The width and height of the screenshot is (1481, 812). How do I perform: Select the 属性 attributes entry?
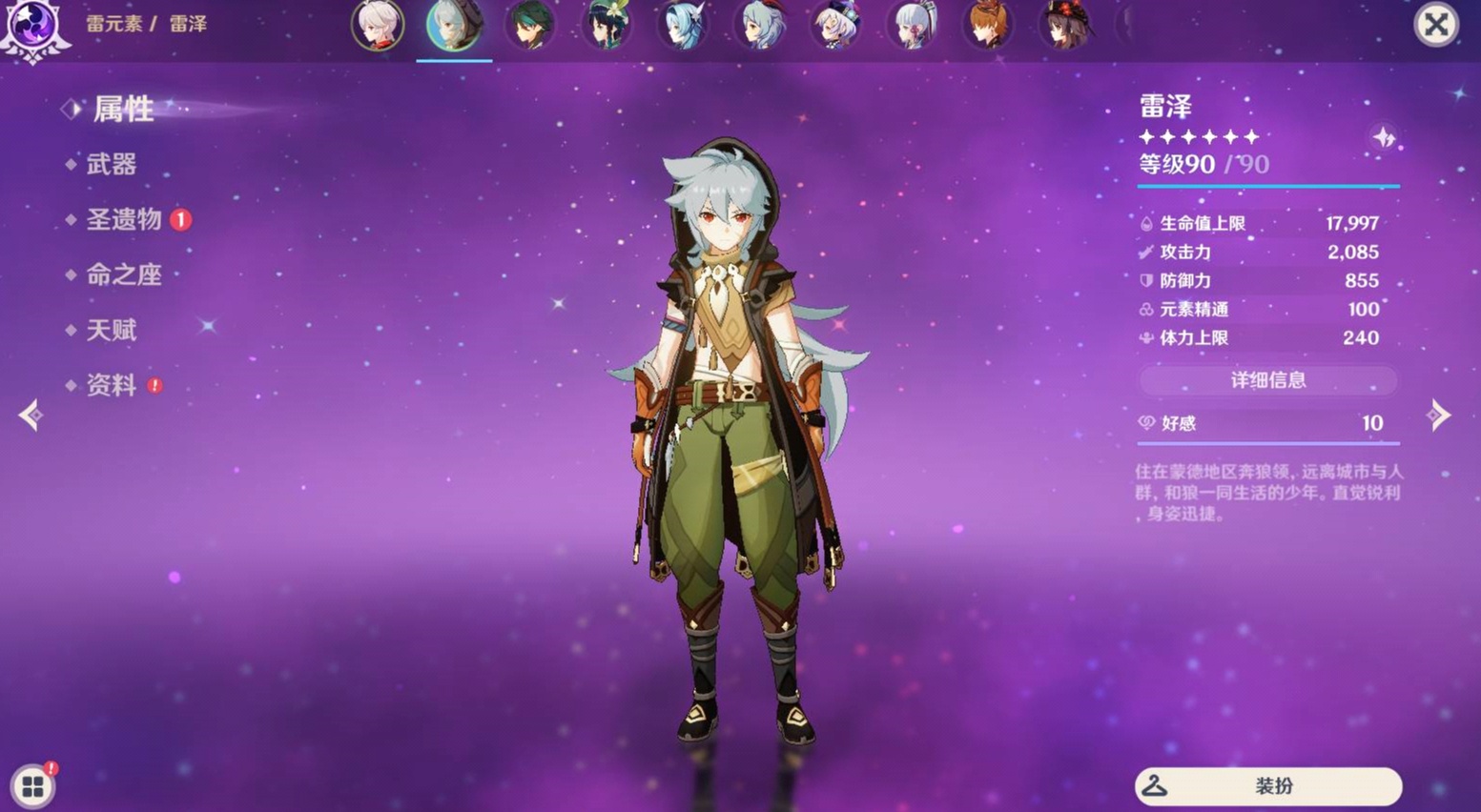click(123, 110)
